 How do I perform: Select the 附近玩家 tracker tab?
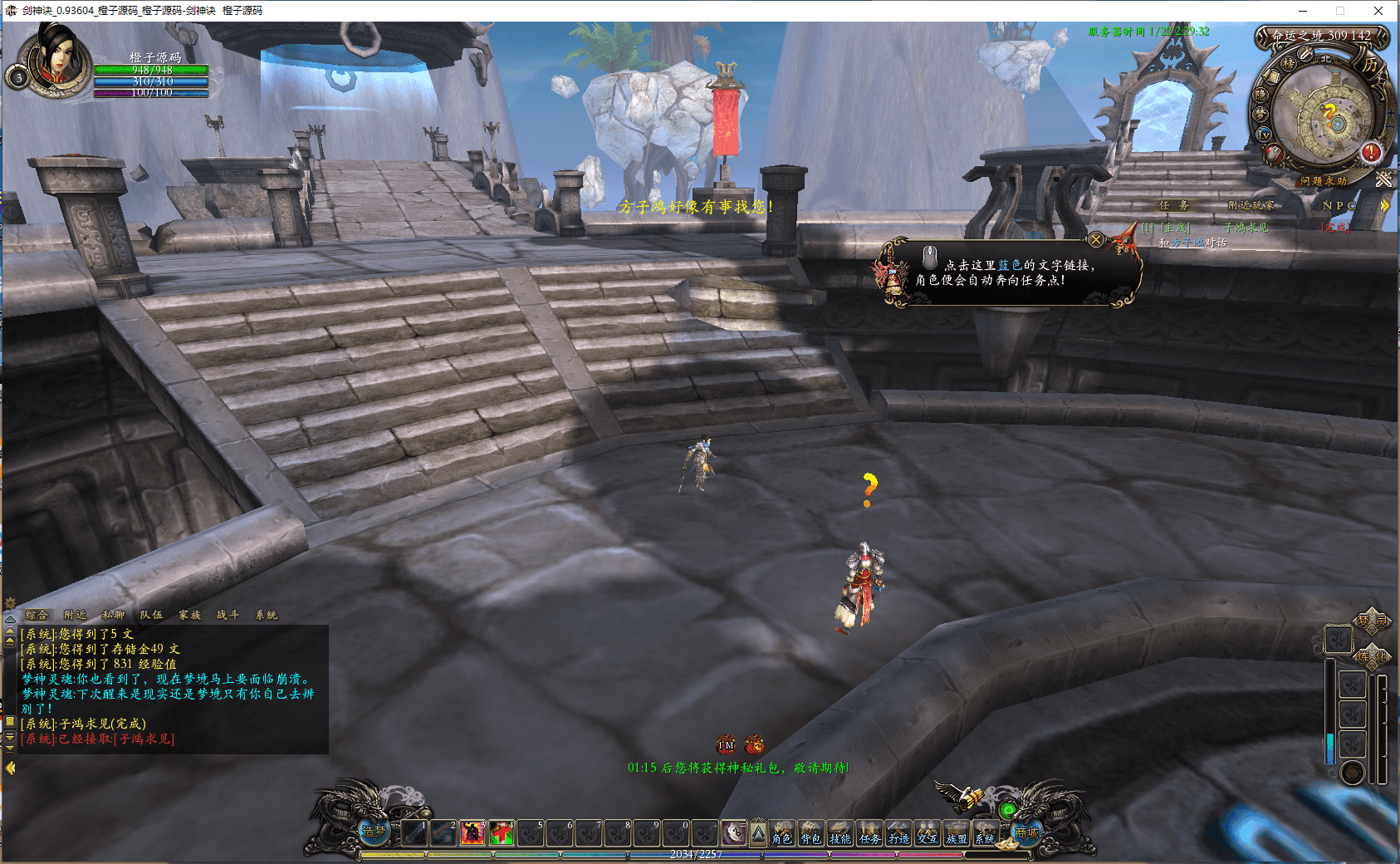click(1250, 205)
